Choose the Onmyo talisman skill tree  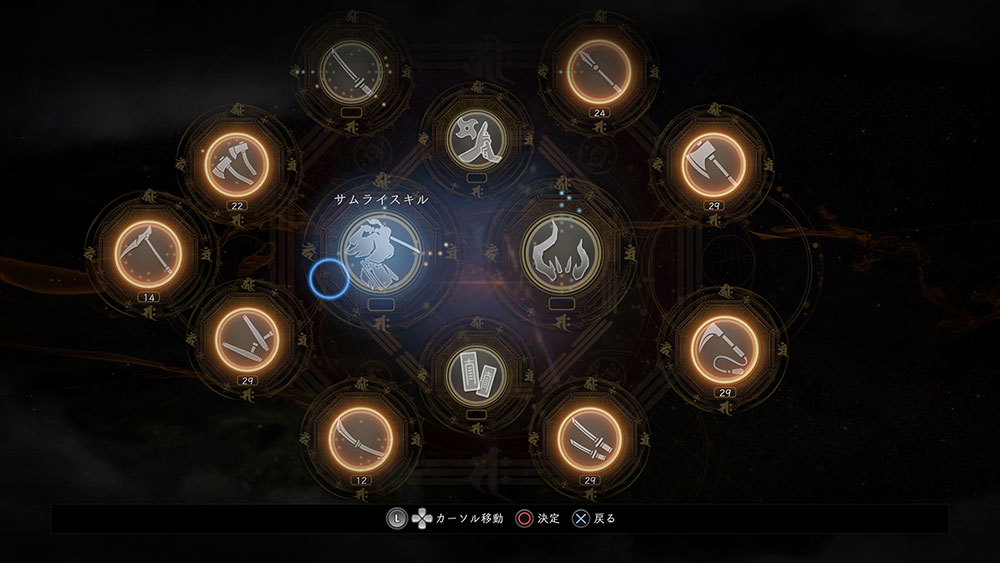click(476, 372)
